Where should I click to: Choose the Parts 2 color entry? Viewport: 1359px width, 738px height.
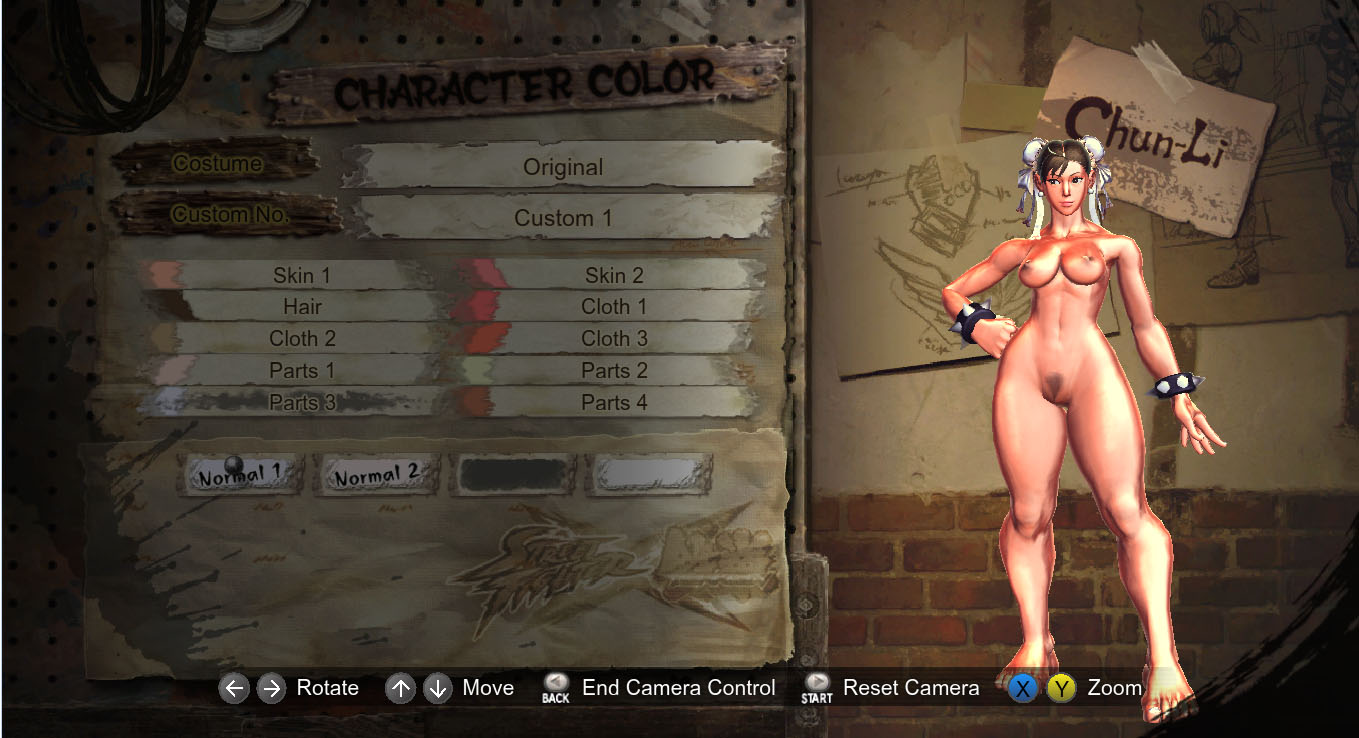(x=614, y=371)
